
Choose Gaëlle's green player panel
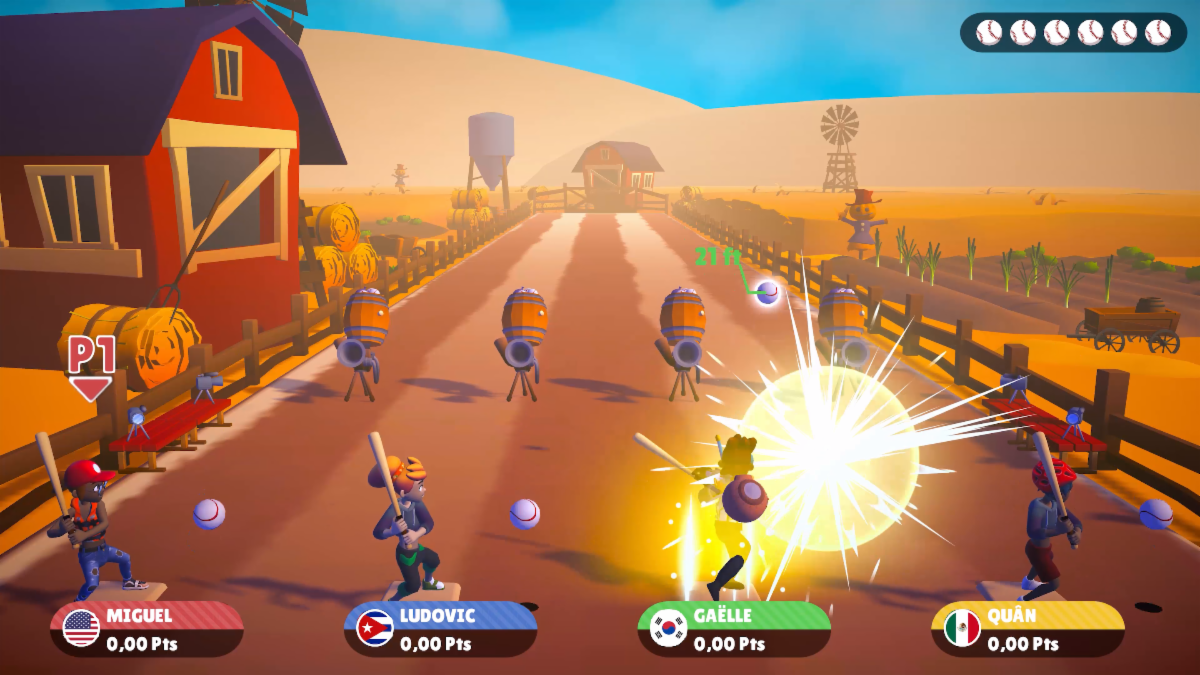[734, 629]
